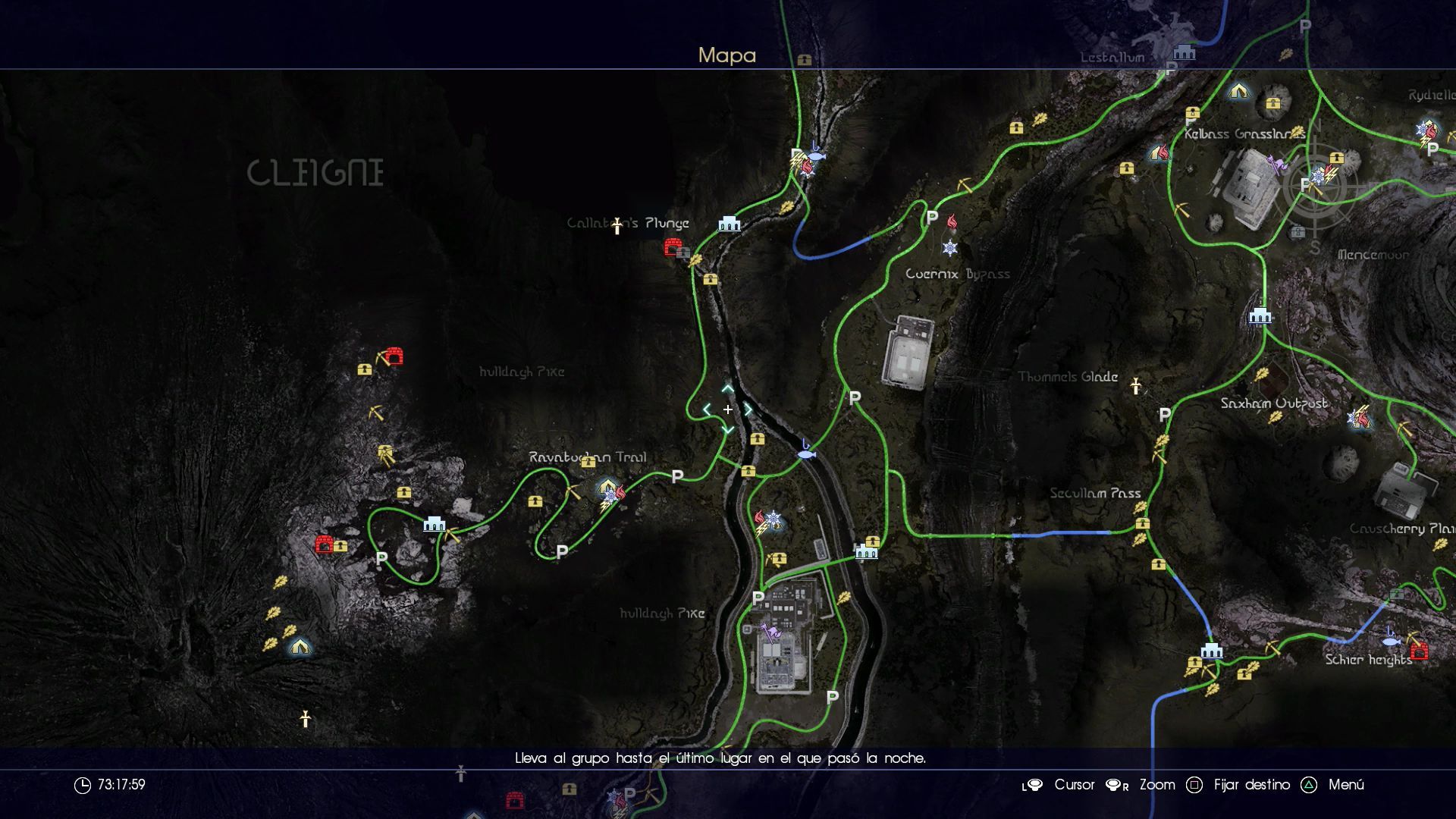Choose the snowflake deposit above Coernix Bypass
The image size is (1456, 819).
pos(949,248)
